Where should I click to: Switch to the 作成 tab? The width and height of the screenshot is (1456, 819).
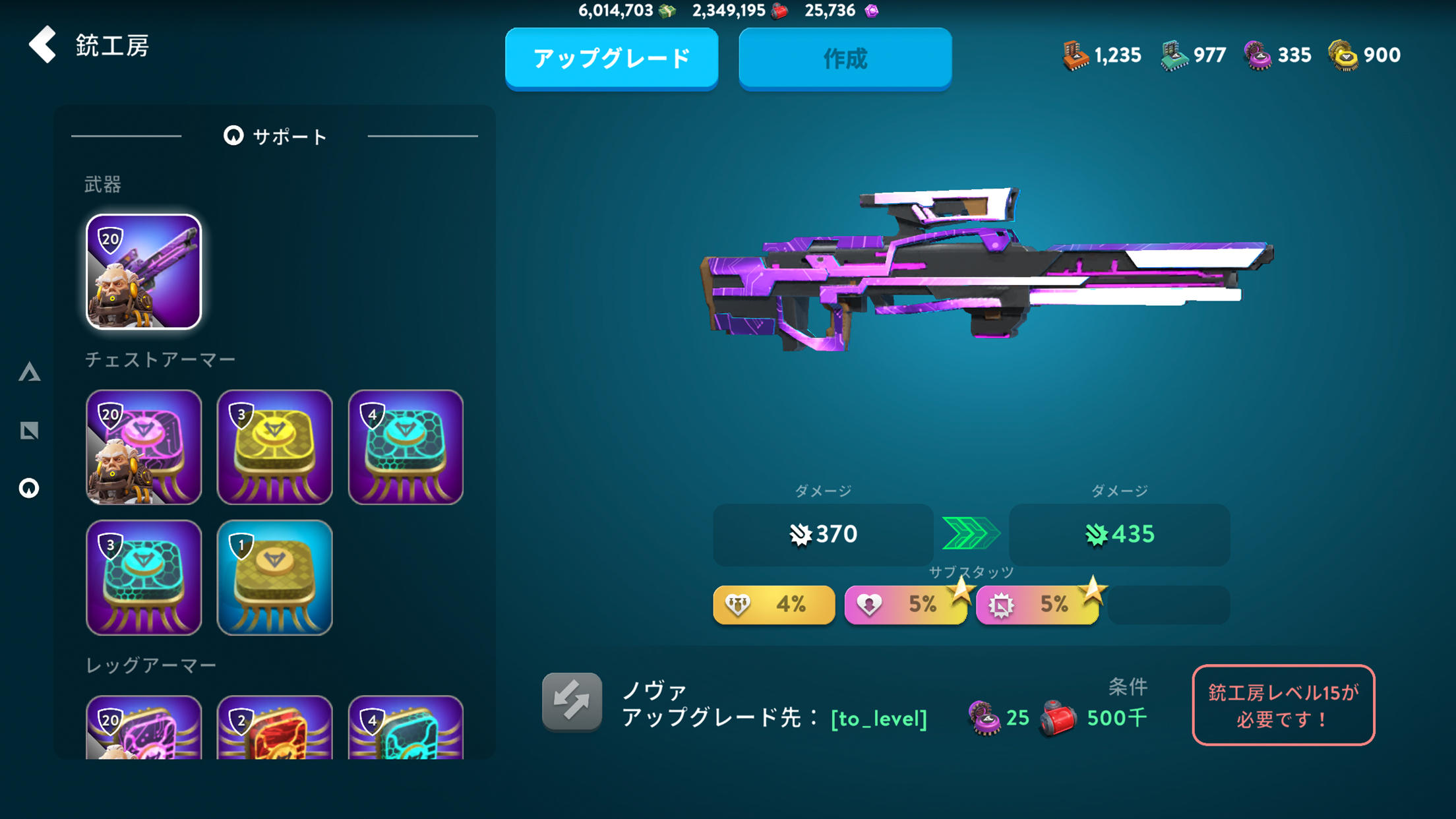coord(845,59)
